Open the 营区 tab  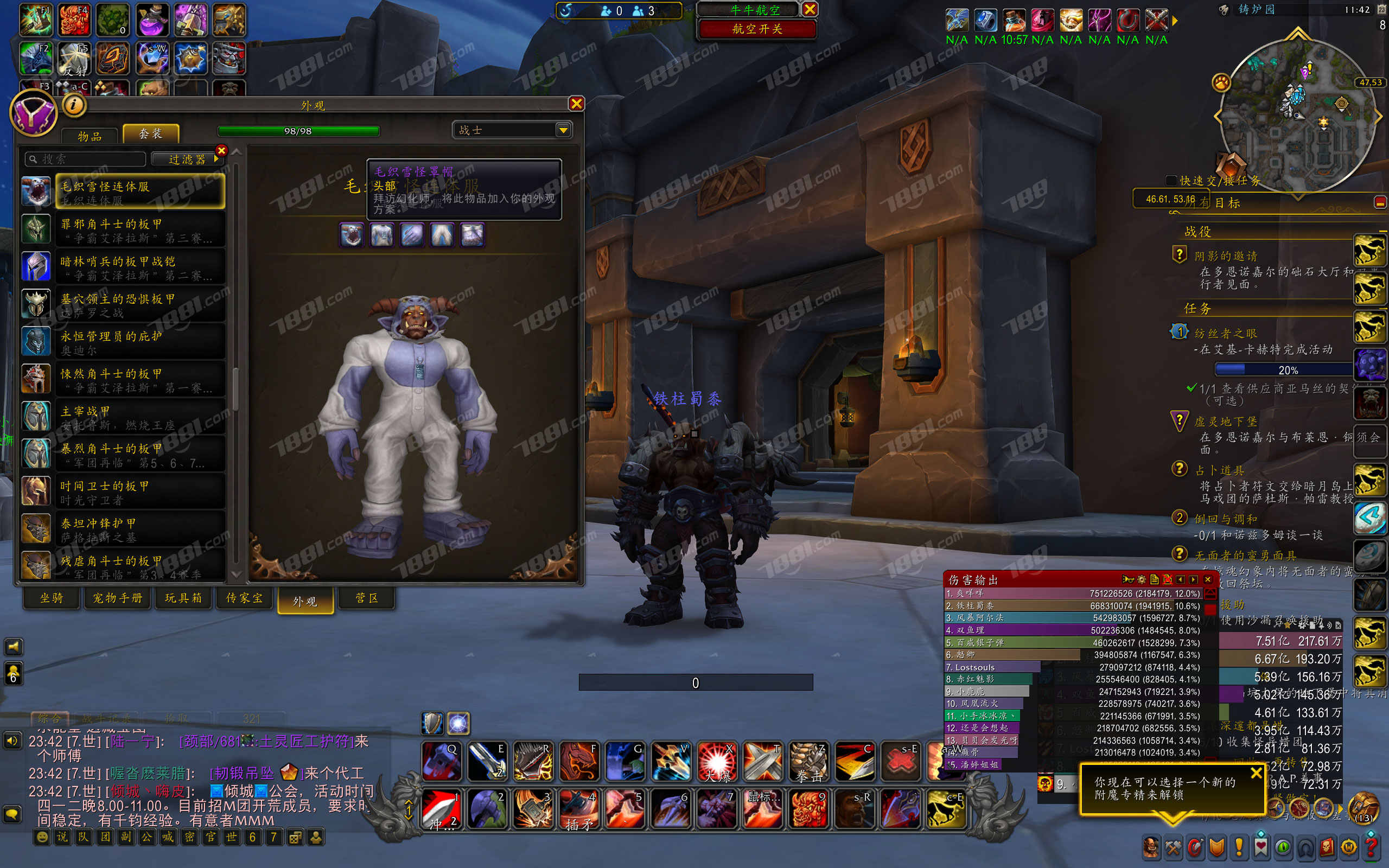pos(367,598)
